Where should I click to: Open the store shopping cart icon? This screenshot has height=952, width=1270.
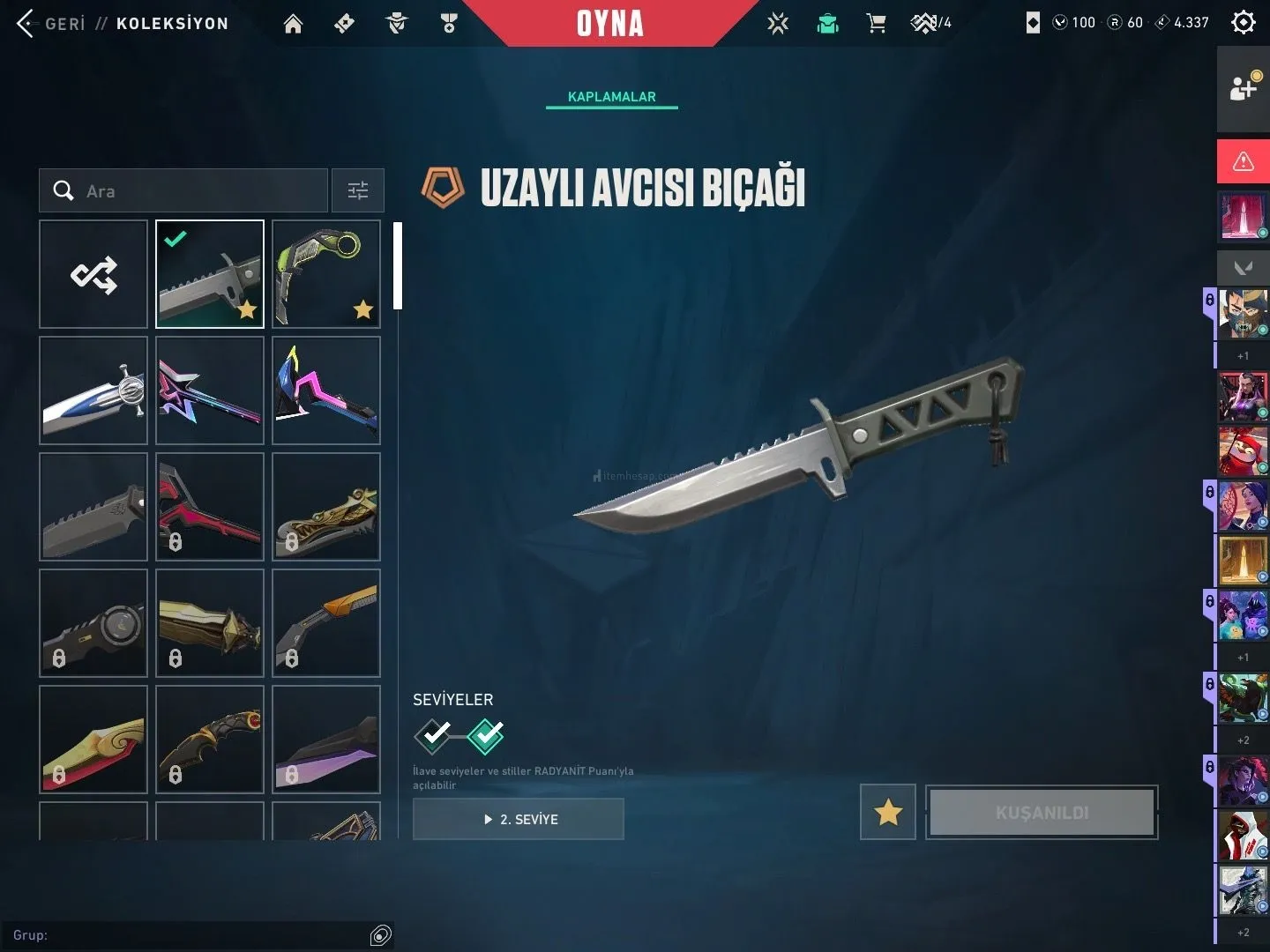[x=876, y=24]
